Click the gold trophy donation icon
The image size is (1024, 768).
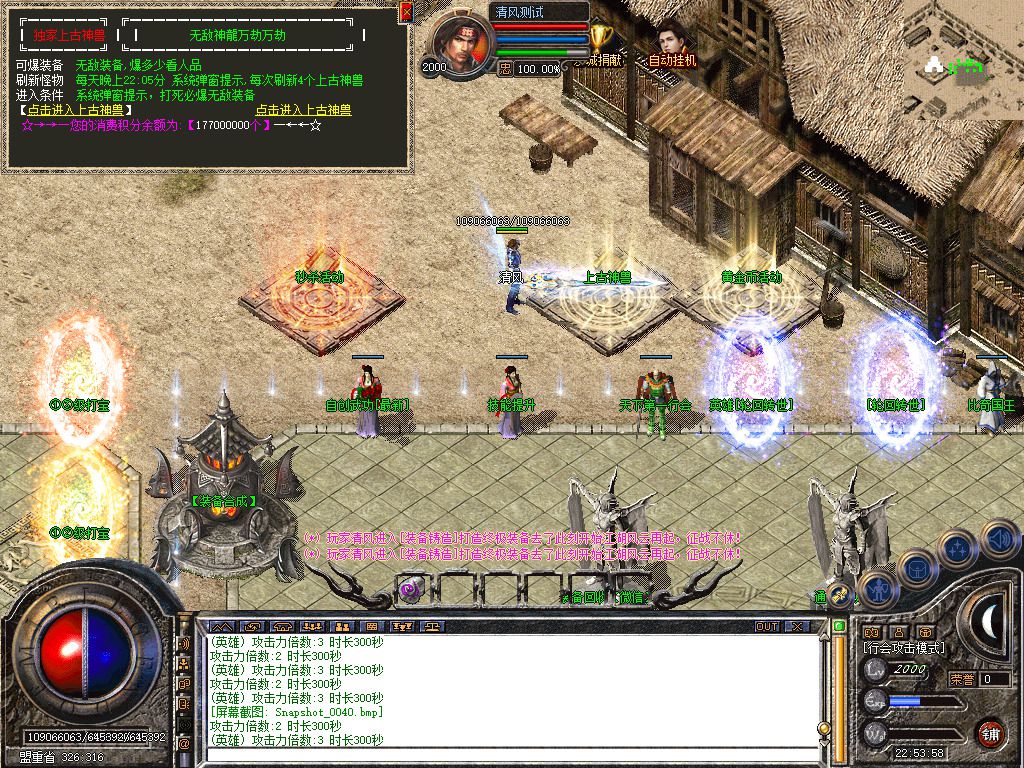pos(600,38)
